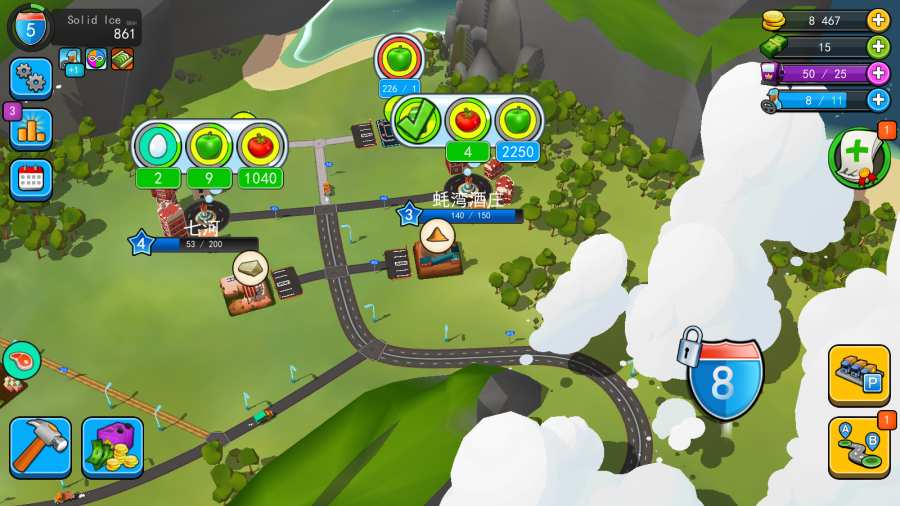
Task: Tap the purple plus for truck capacity
Action: point(878,73)
